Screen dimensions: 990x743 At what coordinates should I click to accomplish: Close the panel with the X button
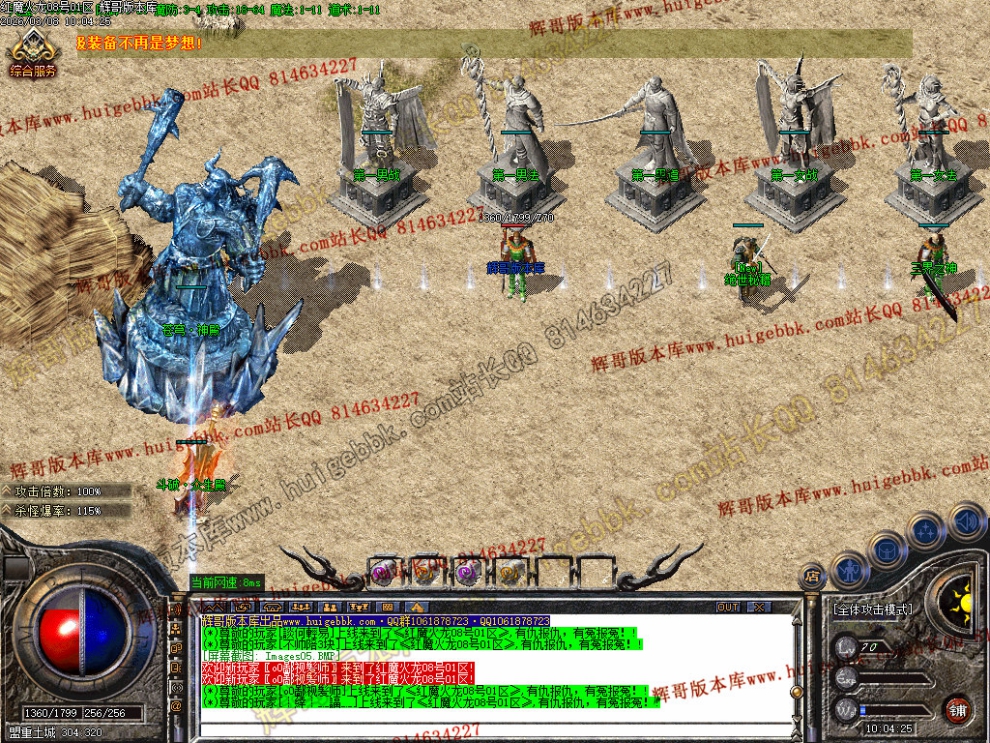pyautogui.click(x=759, y=607)
